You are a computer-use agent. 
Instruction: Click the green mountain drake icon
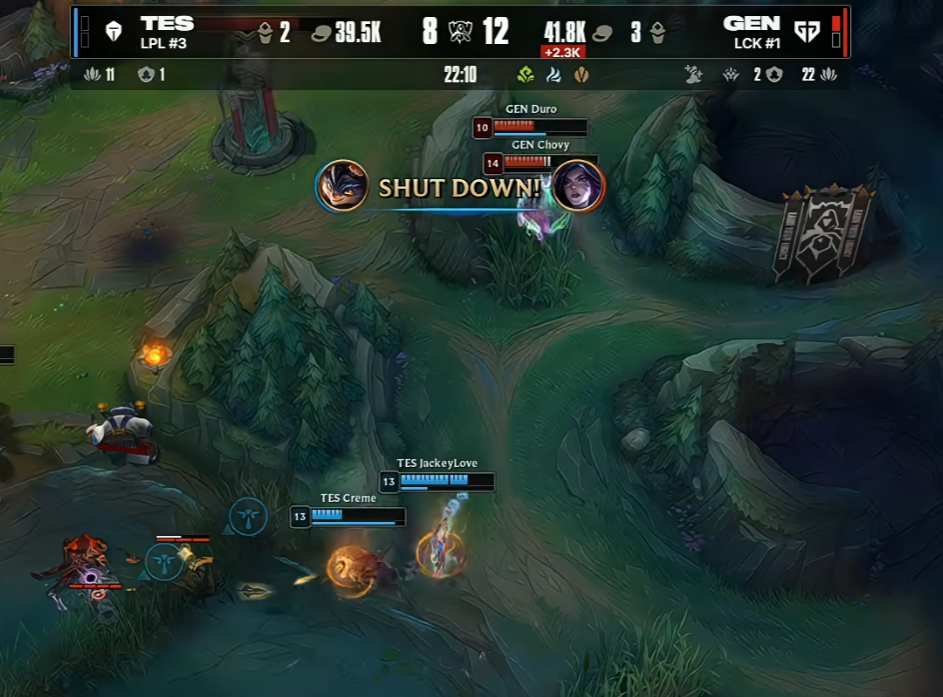point(526,75)
